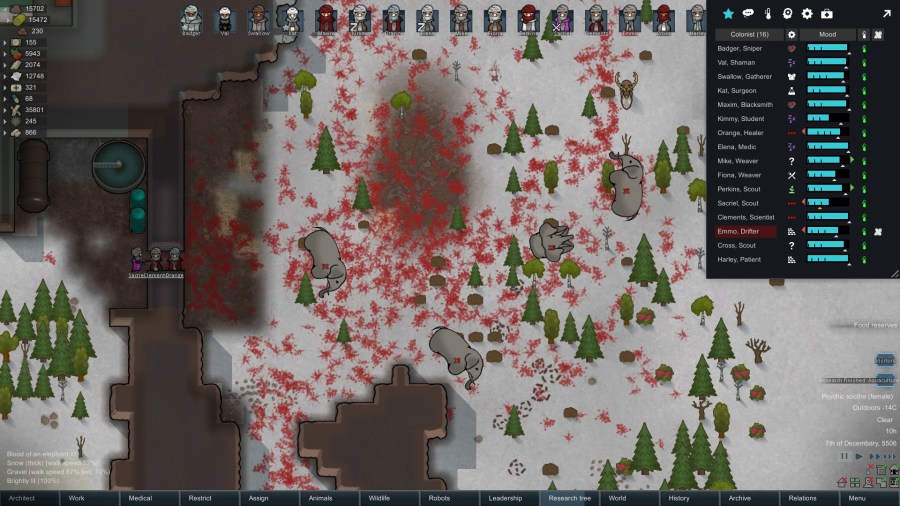Open the Architect menu

pyautogui.click(x=22, y=497)
